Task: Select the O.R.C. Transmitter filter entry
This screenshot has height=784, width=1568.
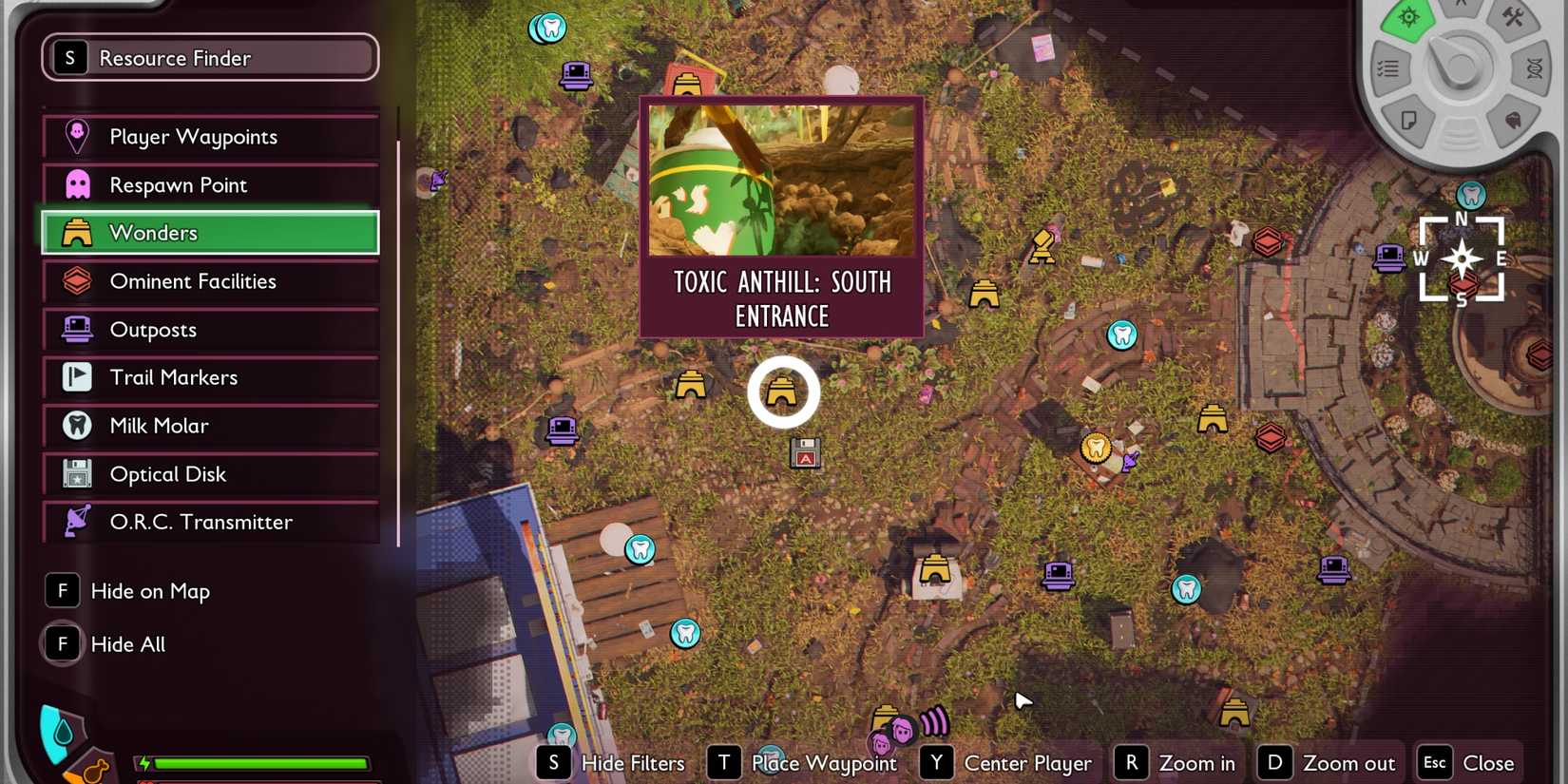Action: click(210, 522)
